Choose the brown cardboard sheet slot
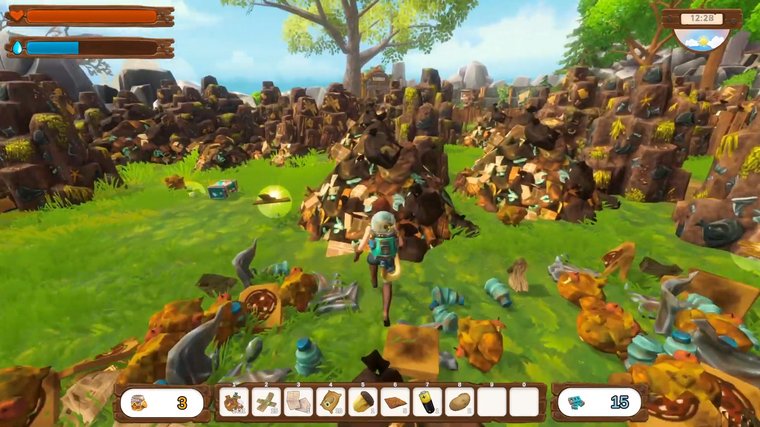Image resolution: width=760 pixels, height=427 pixels. pos(395,402)
